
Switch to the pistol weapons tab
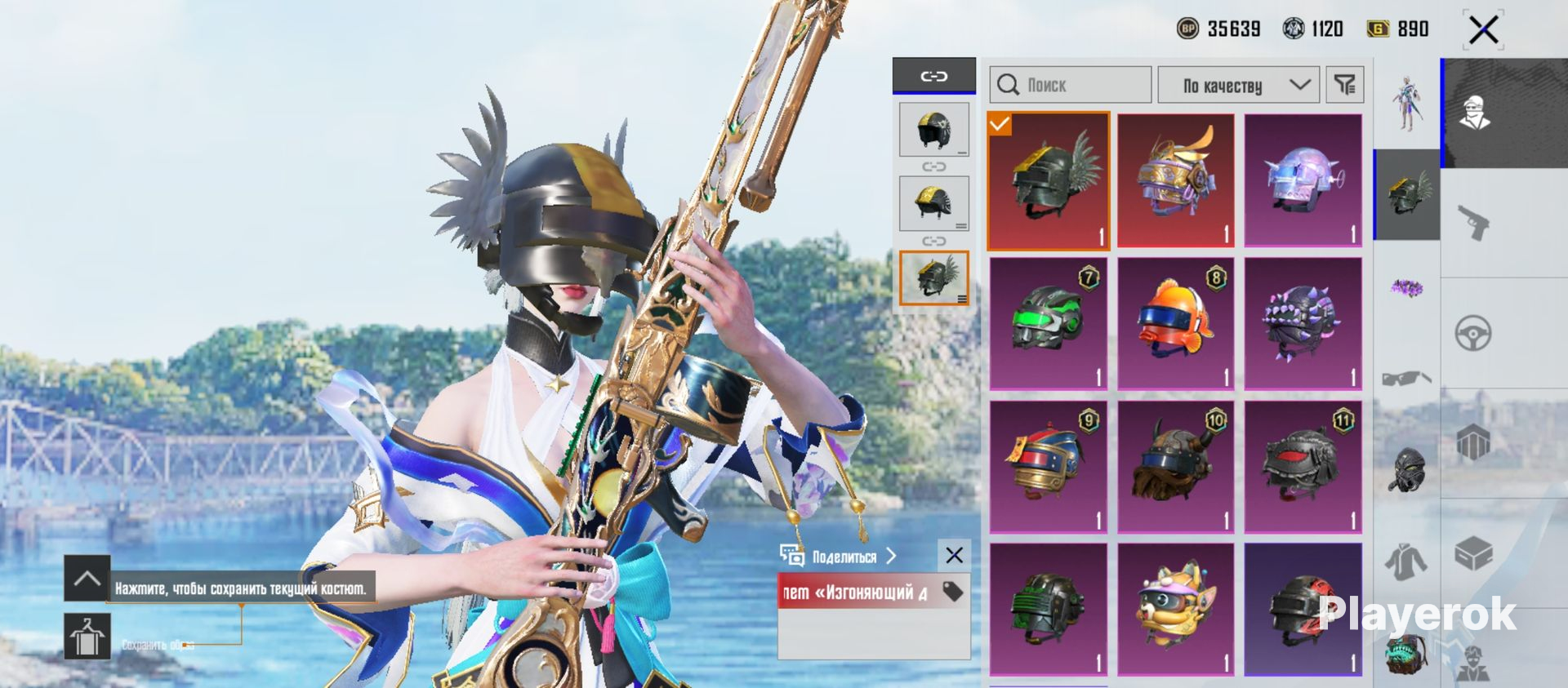point(1474,222)
